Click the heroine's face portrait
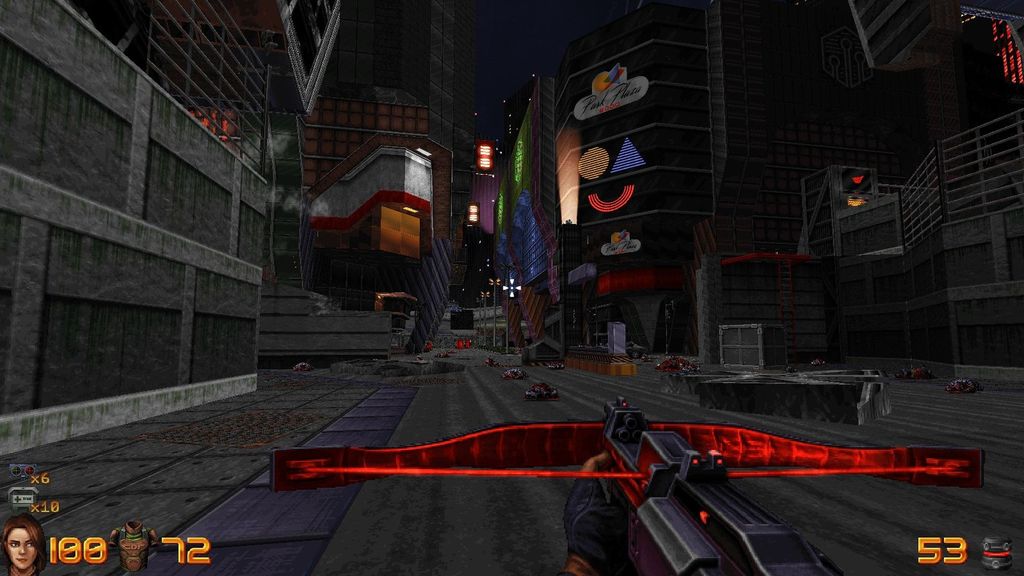Viewport: 1024px width, 576px height. click(x=23, y=546)
